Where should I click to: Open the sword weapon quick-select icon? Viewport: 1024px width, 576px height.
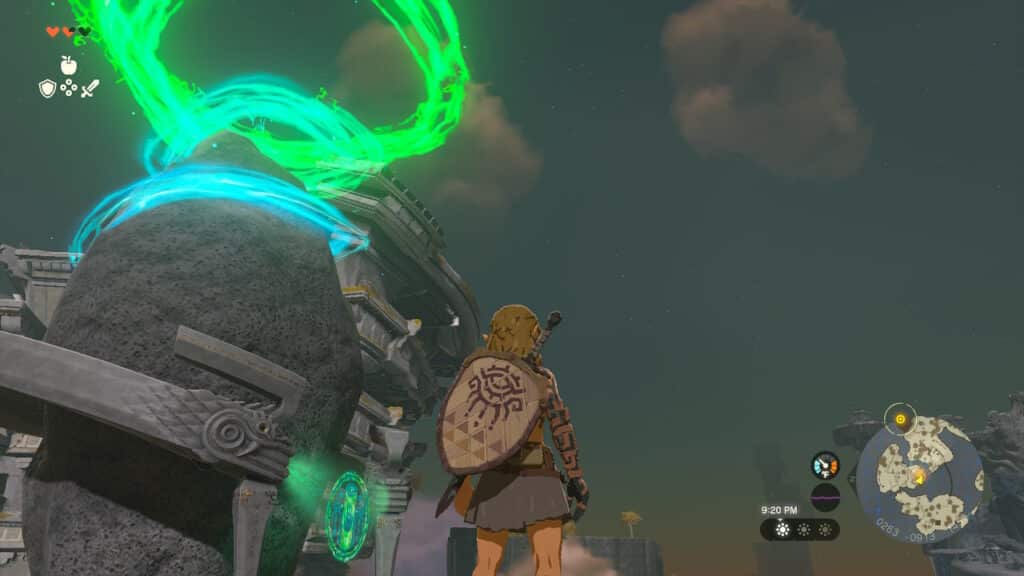90,89
